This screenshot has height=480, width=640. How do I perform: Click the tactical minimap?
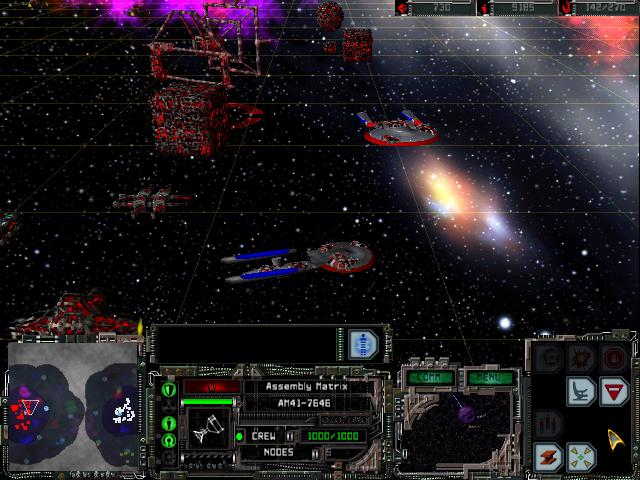(72, 407)
